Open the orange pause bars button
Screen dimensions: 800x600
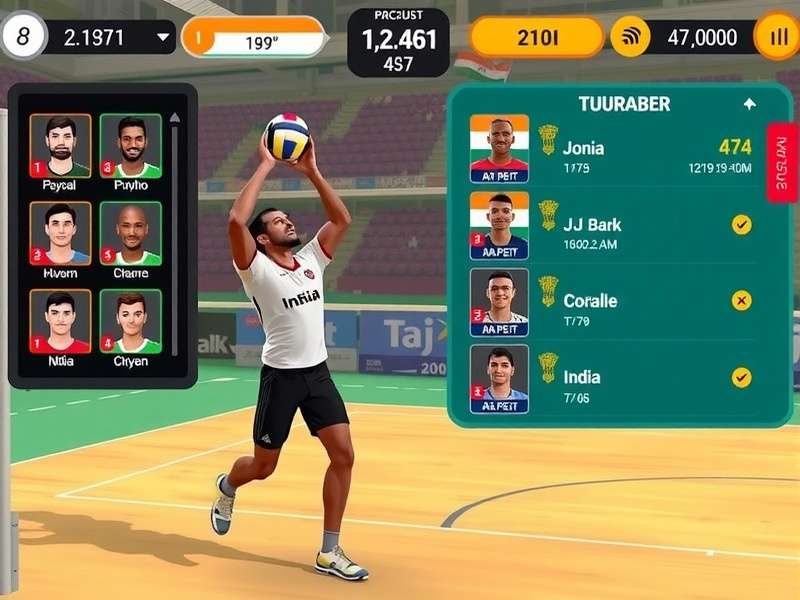point(777,38)
